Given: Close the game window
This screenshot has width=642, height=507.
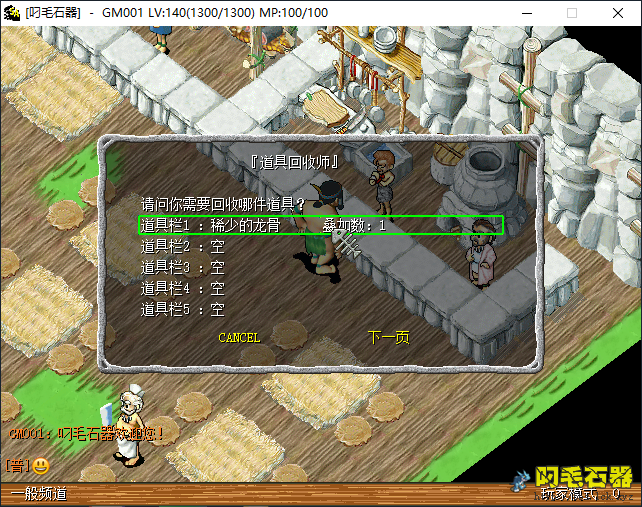Looking at the screenshot, I should (x=618, y=13).
